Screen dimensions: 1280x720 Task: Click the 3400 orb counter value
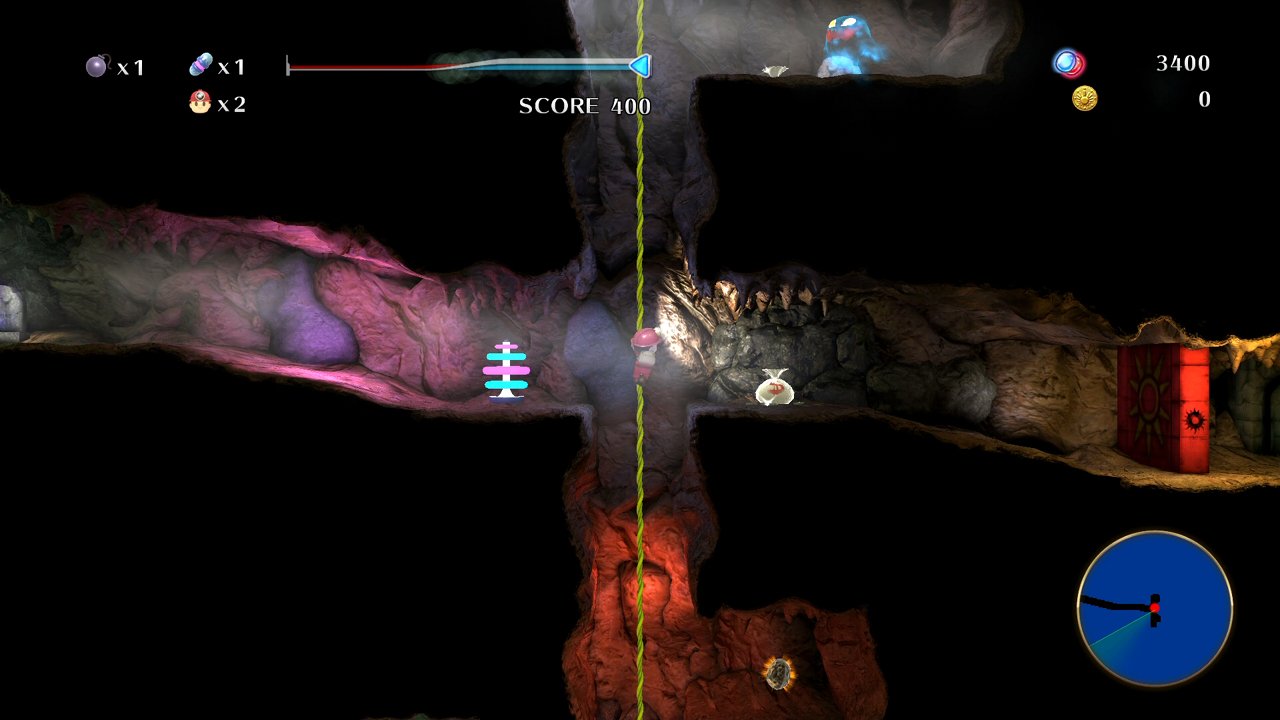(x=1185, y=63)
